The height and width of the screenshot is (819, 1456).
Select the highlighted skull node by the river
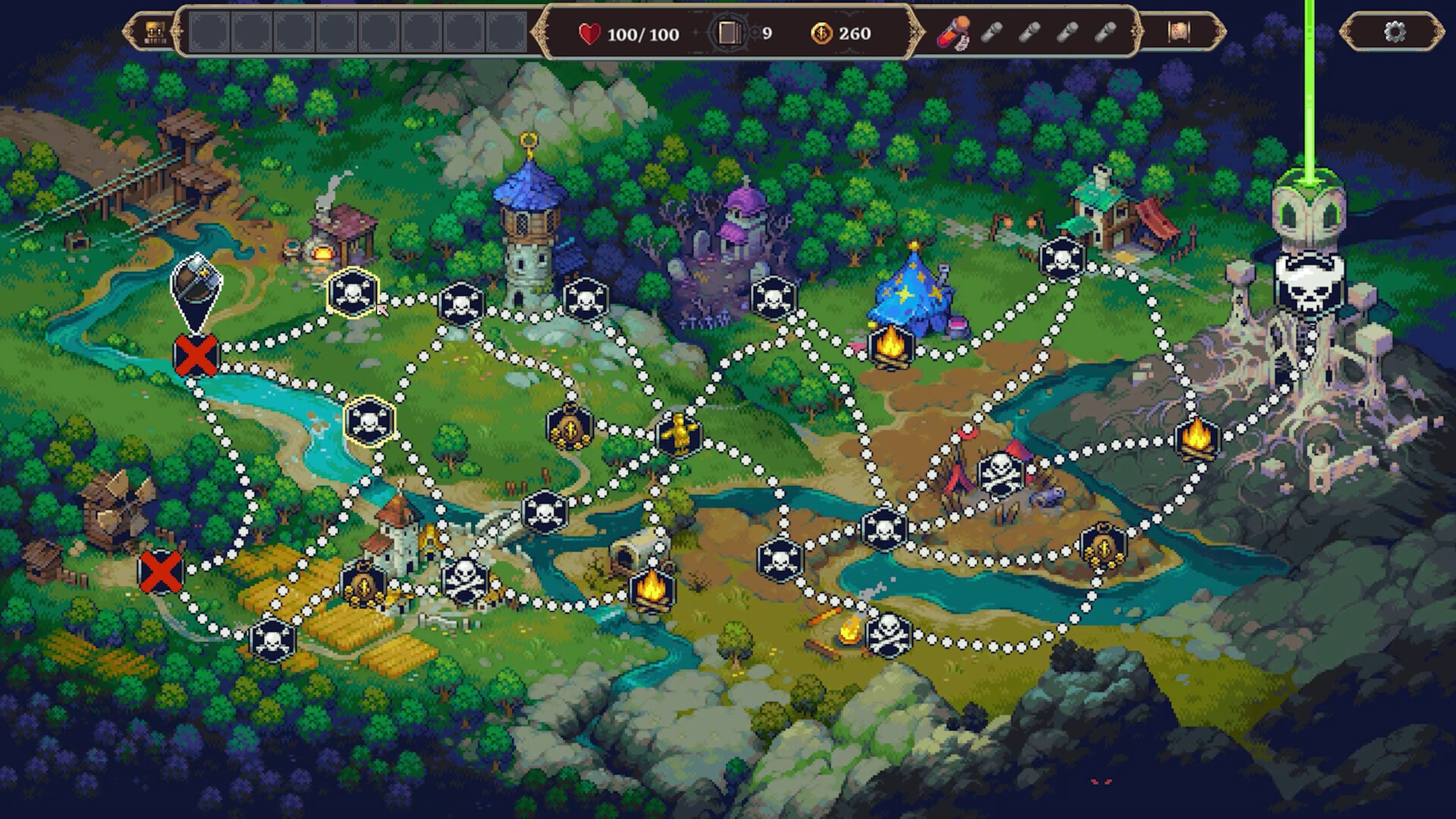369,422
